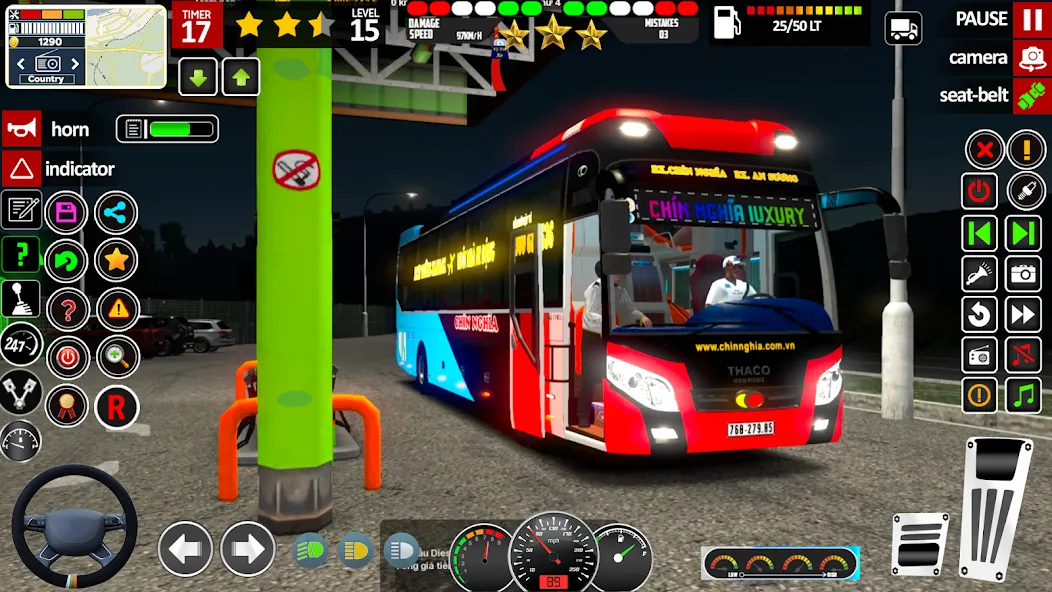1052x592 pixels.
Task: Tap the blue share icon
Action: (116, 212)
